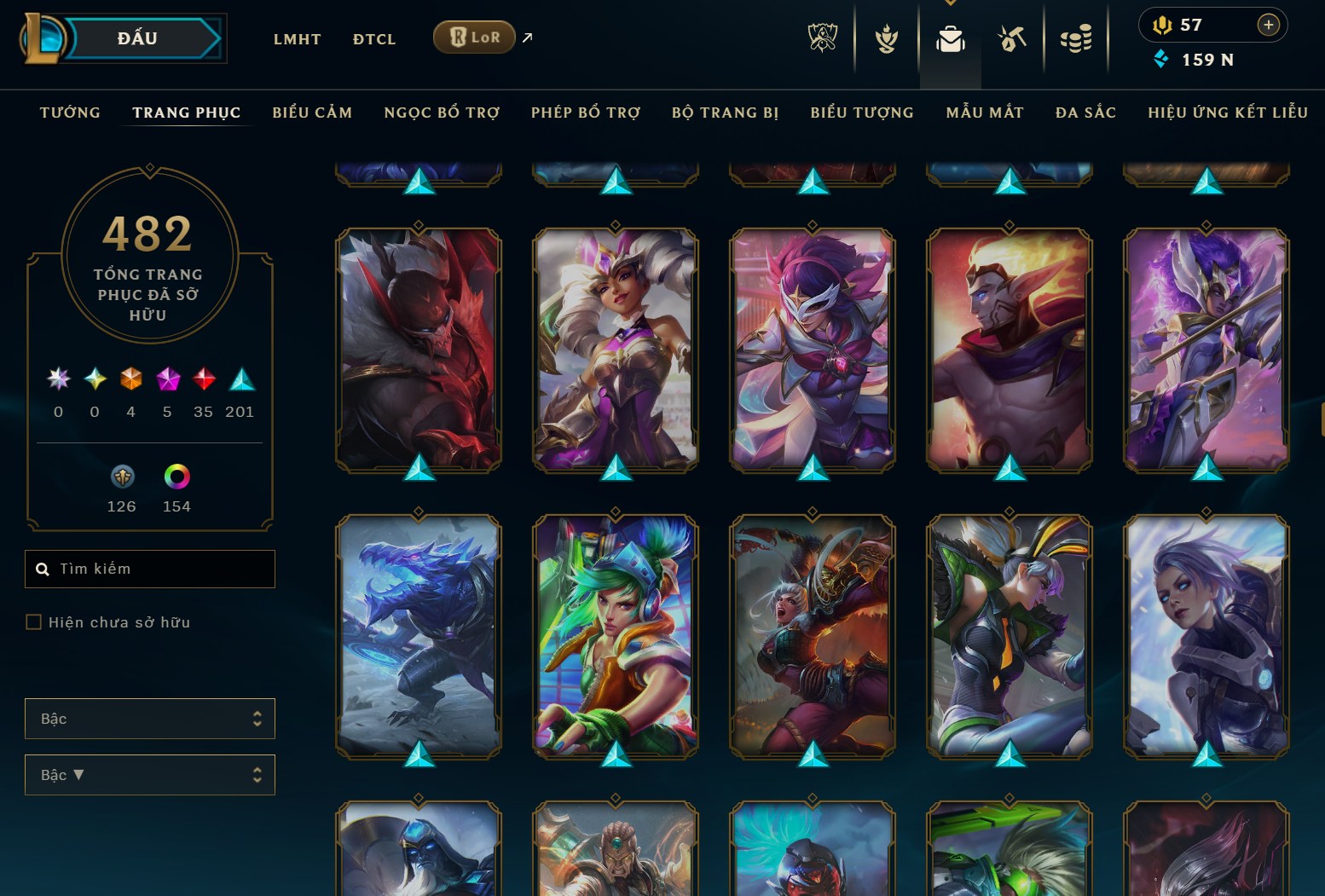Open the Clash fist icon
The width and height of the screenshot is (1325, 896).
click(887, 38)
